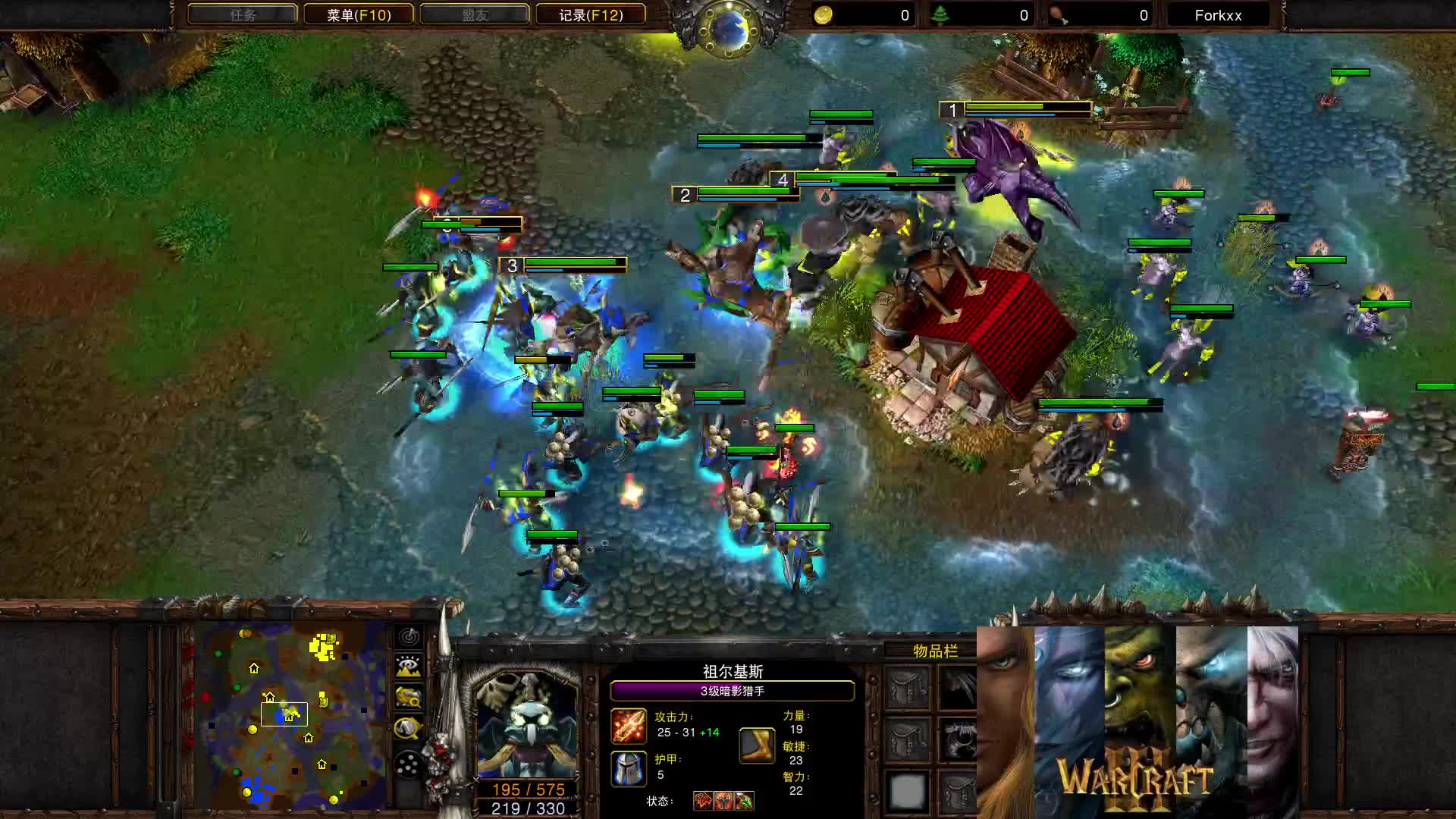Screen dimensions: 1456x819
Task: Click the 盟友 allies button
Action: [474, 14]
